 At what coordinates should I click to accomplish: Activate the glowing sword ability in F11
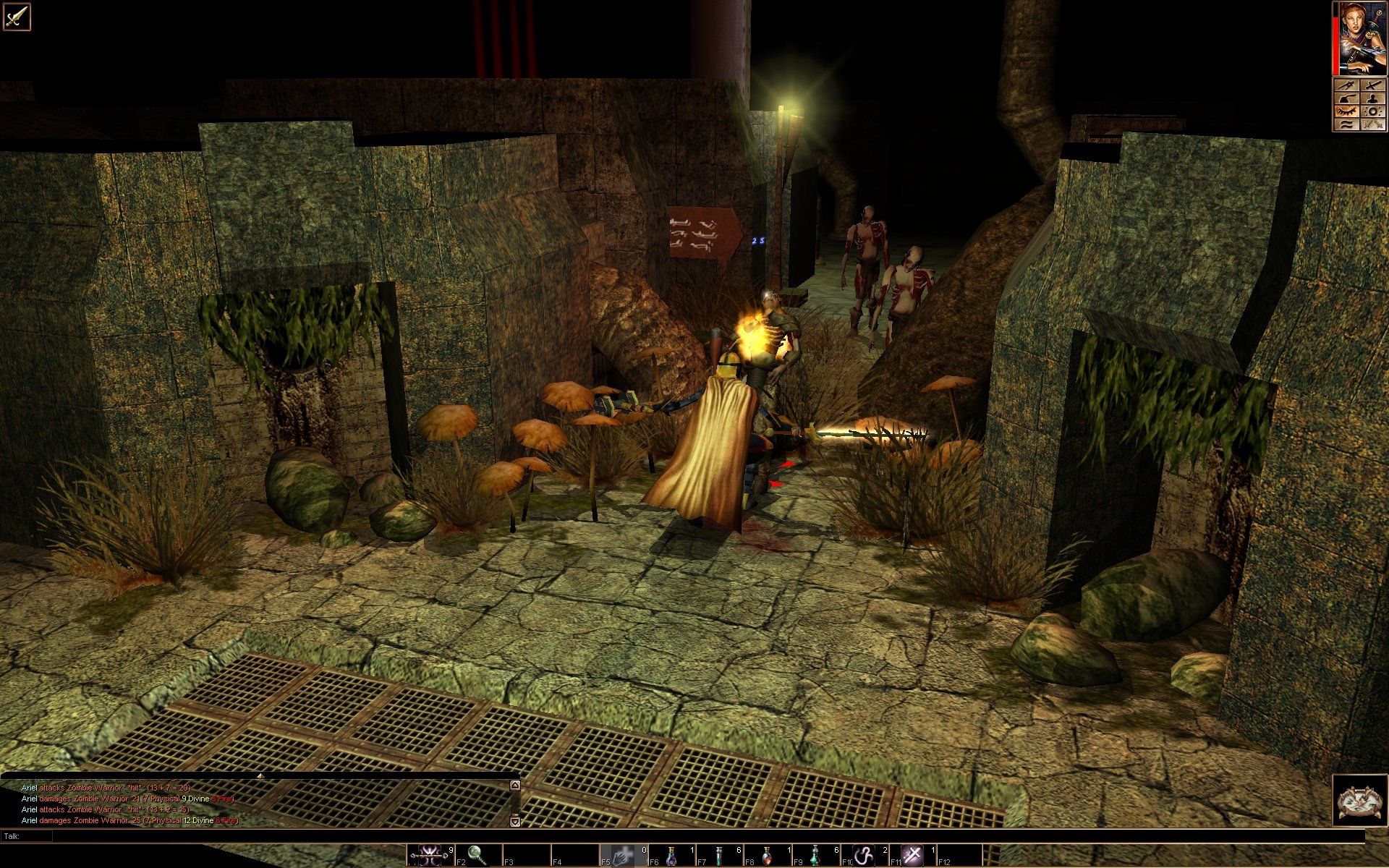pyautogui.click(x=913, y=856)
